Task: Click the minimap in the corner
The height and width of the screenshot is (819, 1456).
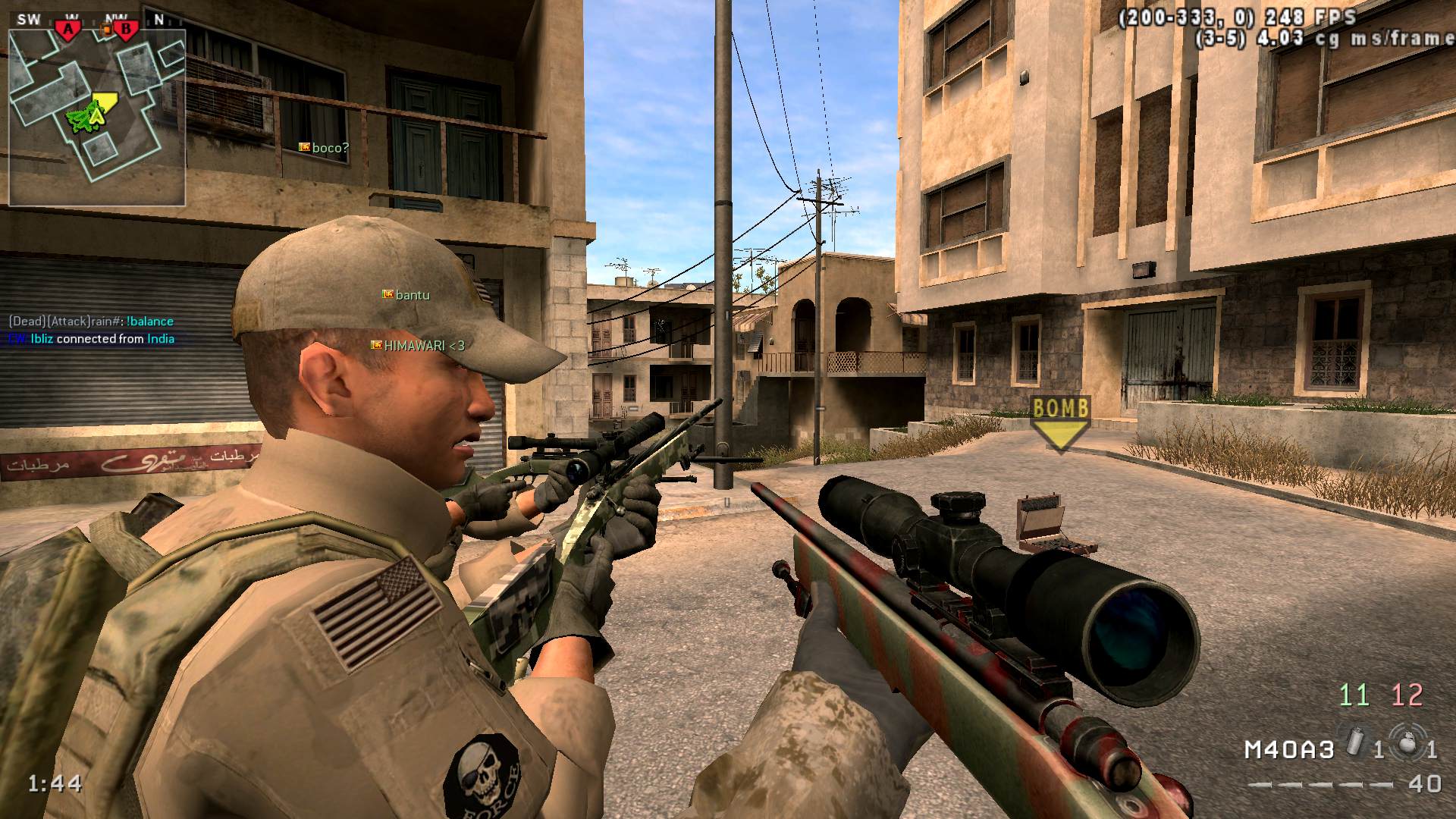Action: (97, 118)
